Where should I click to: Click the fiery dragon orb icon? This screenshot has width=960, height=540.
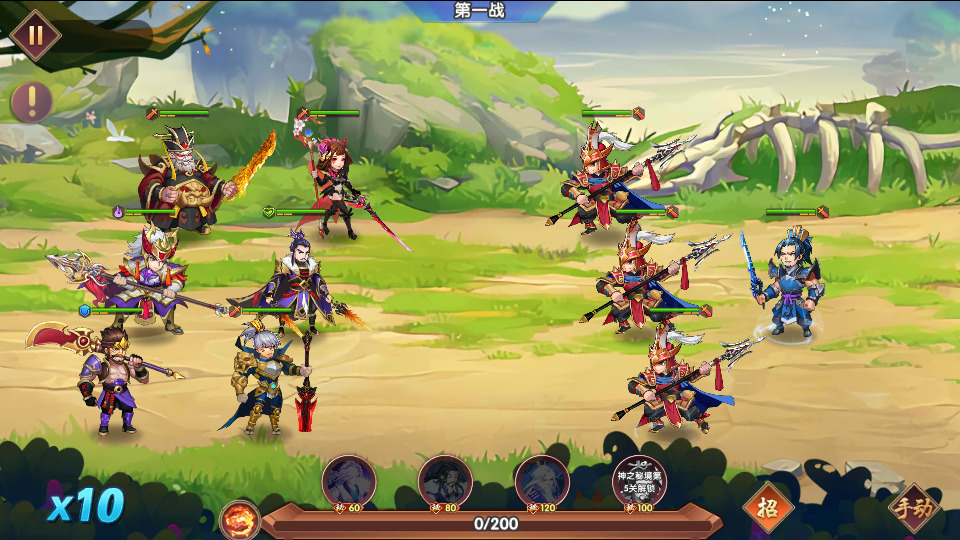[x=241, y=520]
